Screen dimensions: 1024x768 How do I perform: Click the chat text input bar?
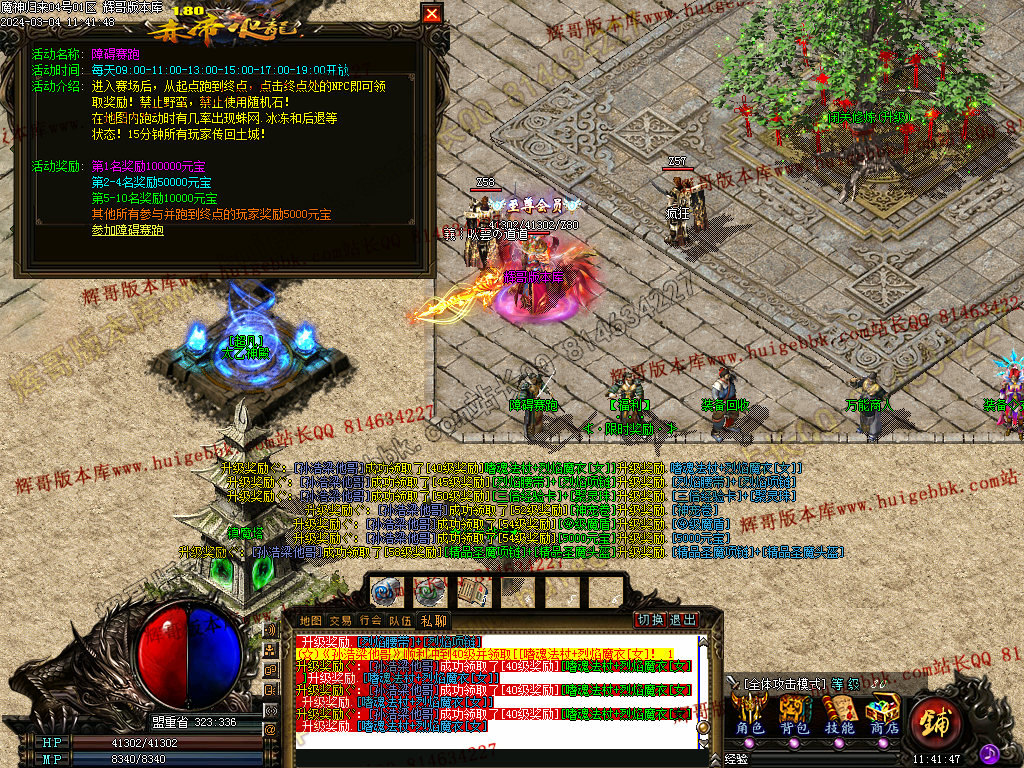(x=490, y=757)
